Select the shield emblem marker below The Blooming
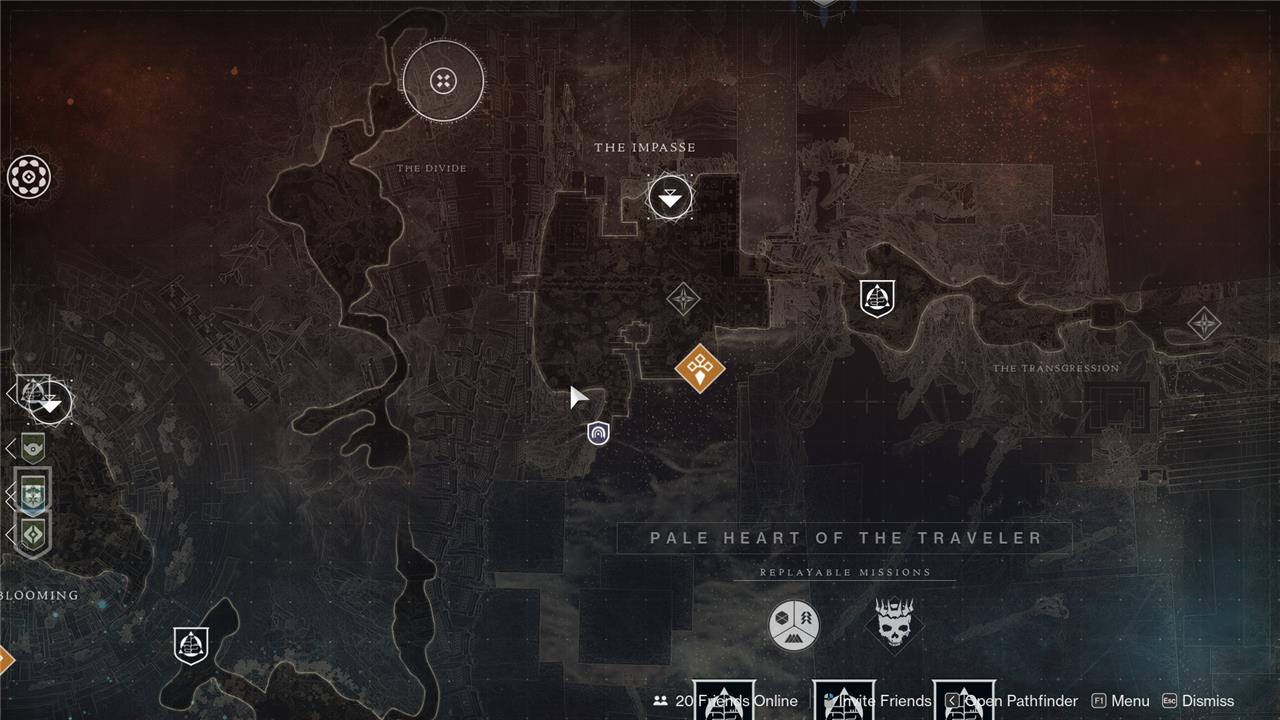Viewport: 1280px width, 720px height. pos(191,645)
